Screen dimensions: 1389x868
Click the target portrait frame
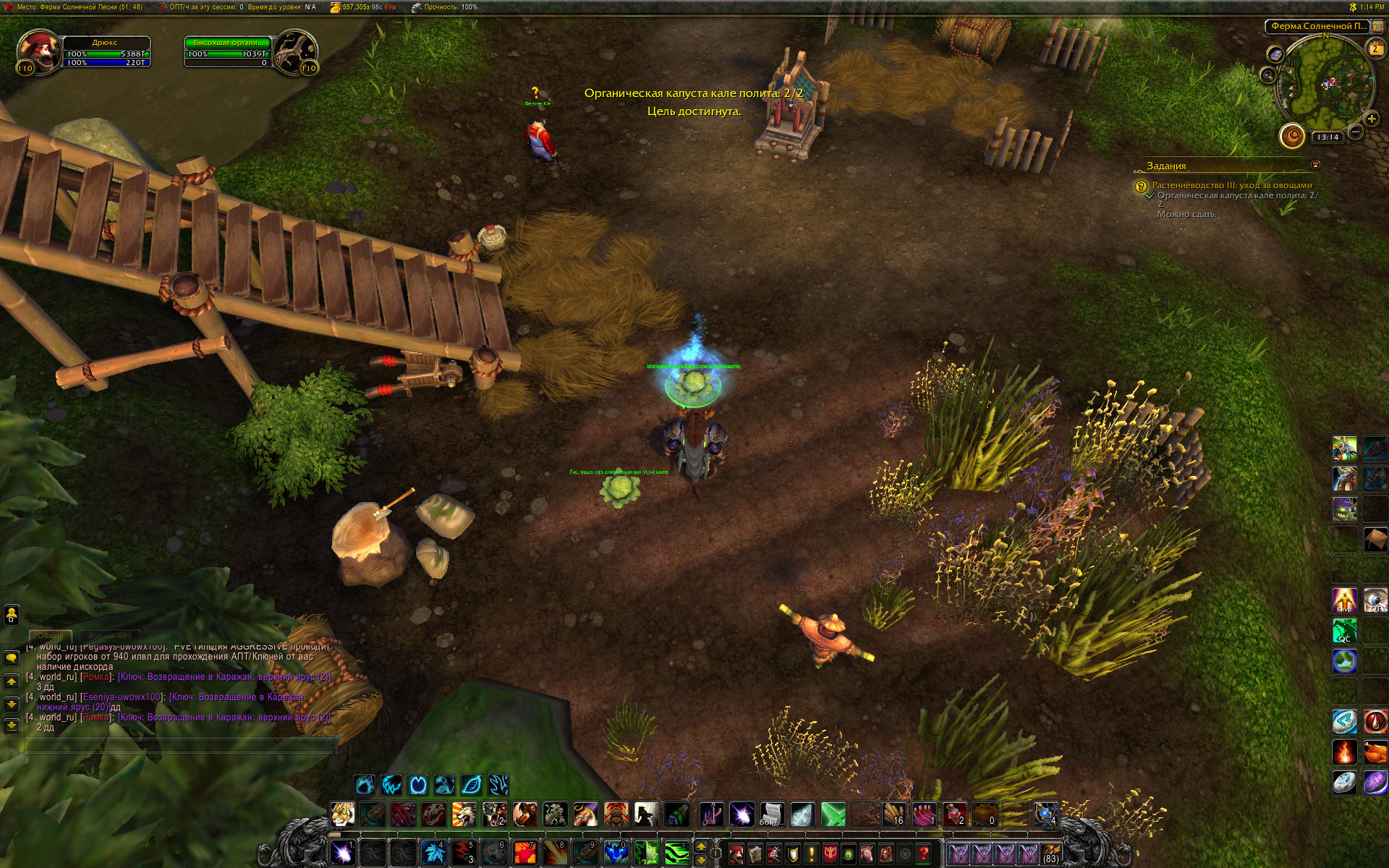[x=295, y=51]
